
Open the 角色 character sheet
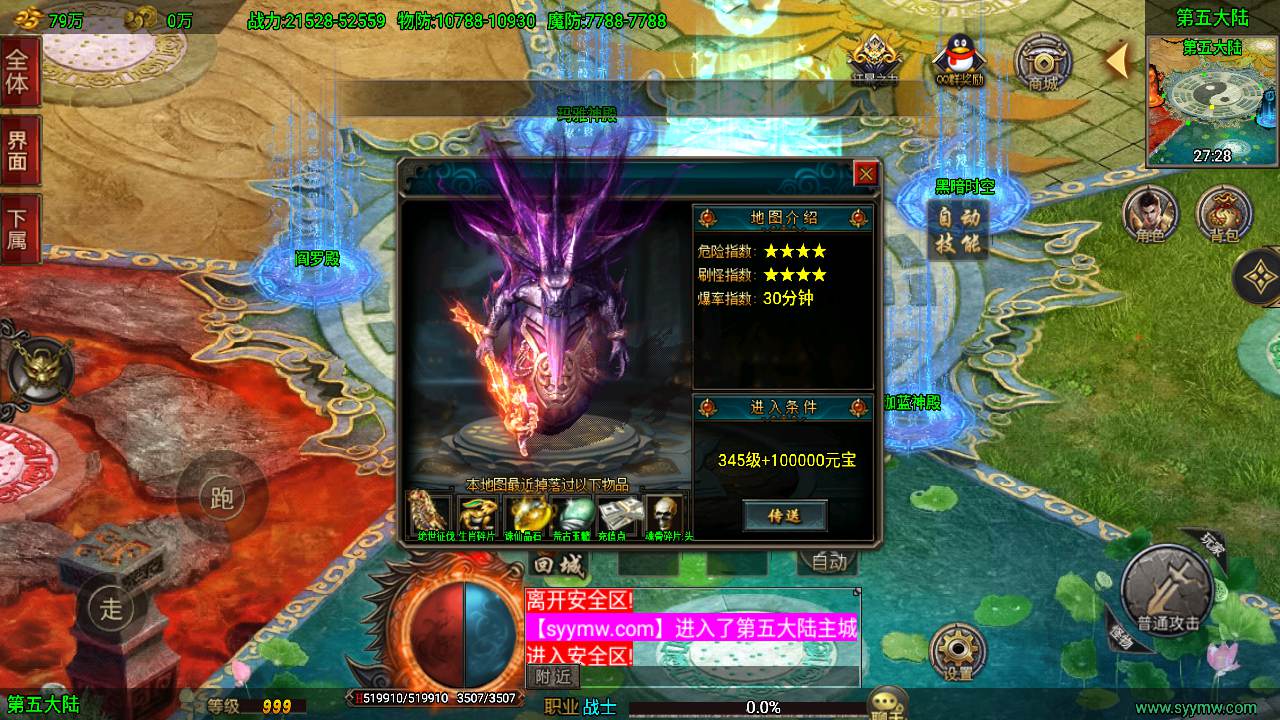pyautogui.click(x=1150, y=213)
